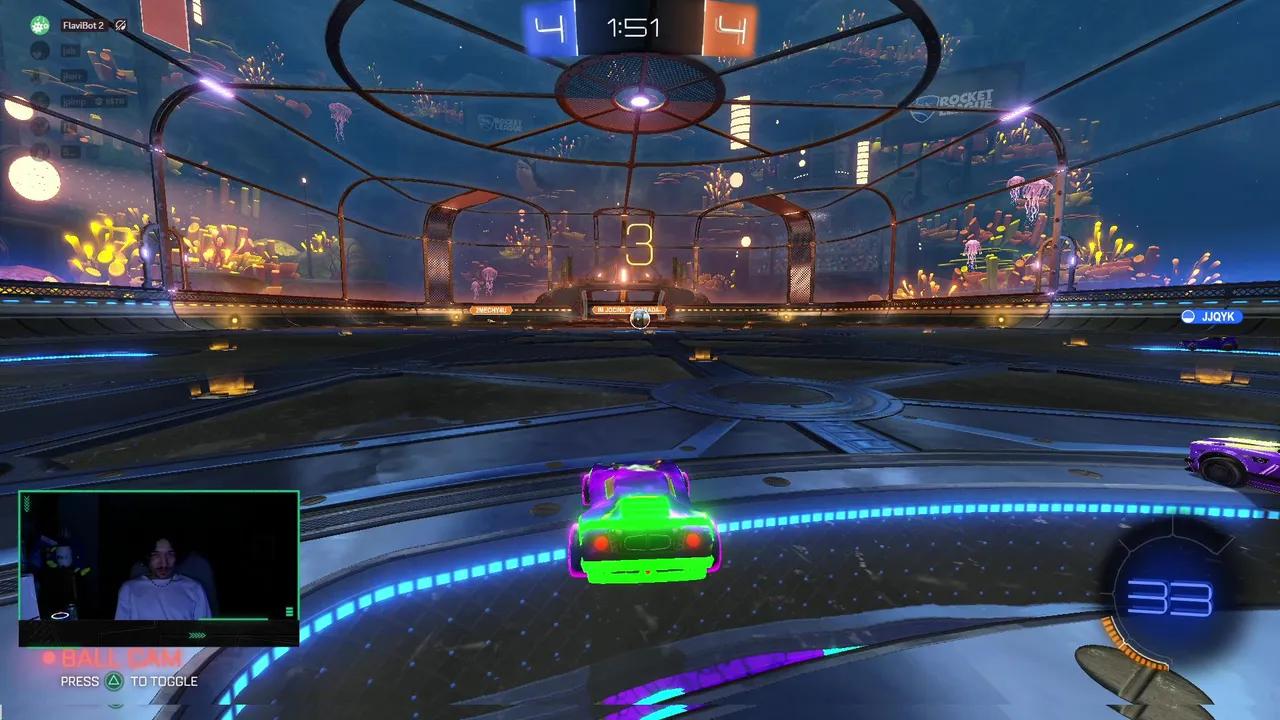Click jfarr's avatar in the voice list
1280x720 pixels.
(x=39, y=76)
